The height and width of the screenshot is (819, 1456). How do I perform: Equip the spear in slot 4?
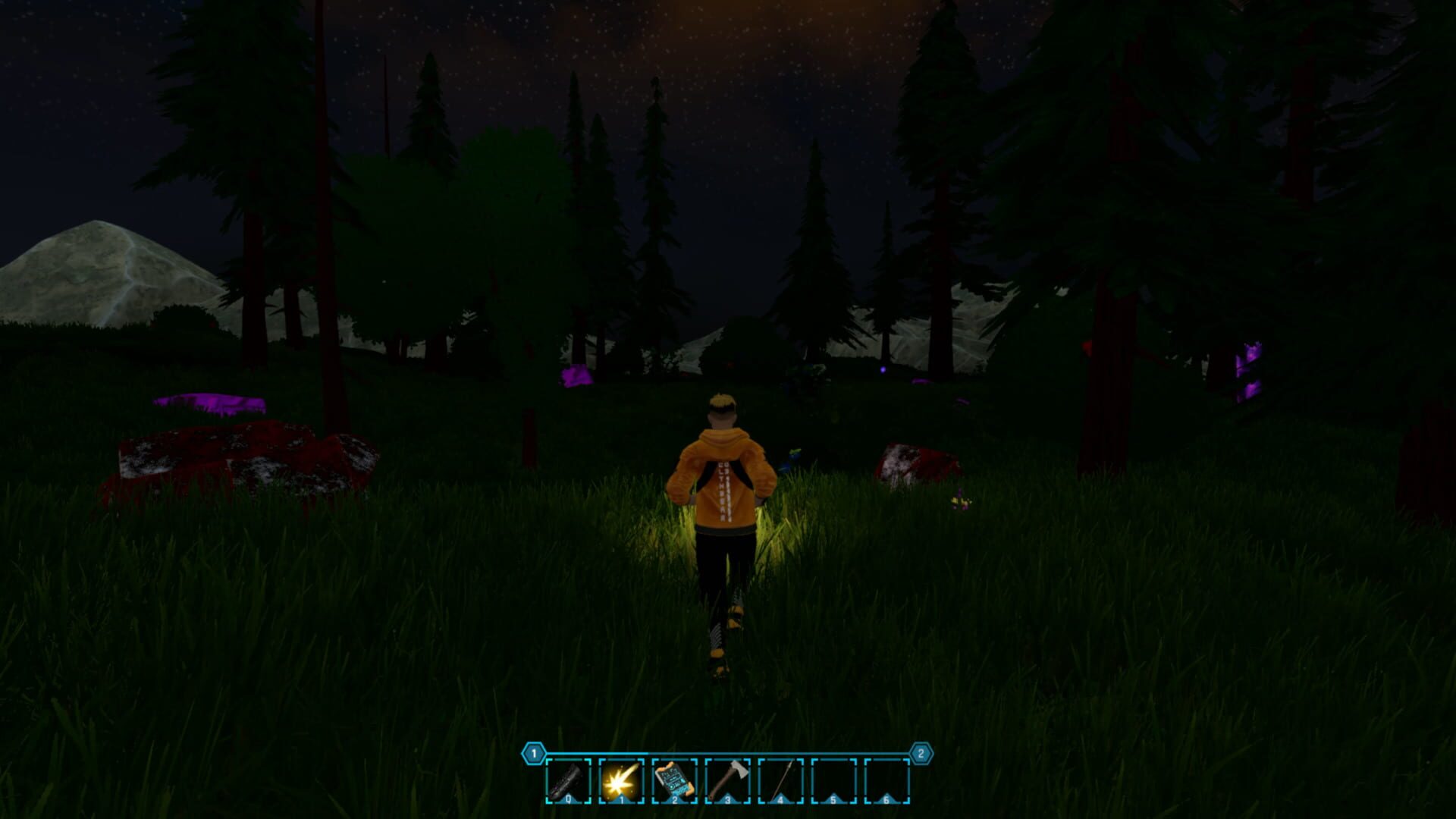point(780,780)
